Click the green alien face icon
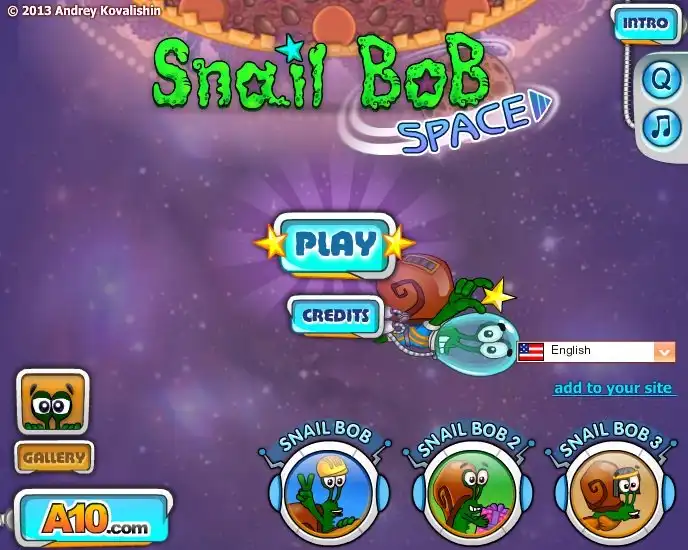 pyautogui.click(x=52, y=402)
